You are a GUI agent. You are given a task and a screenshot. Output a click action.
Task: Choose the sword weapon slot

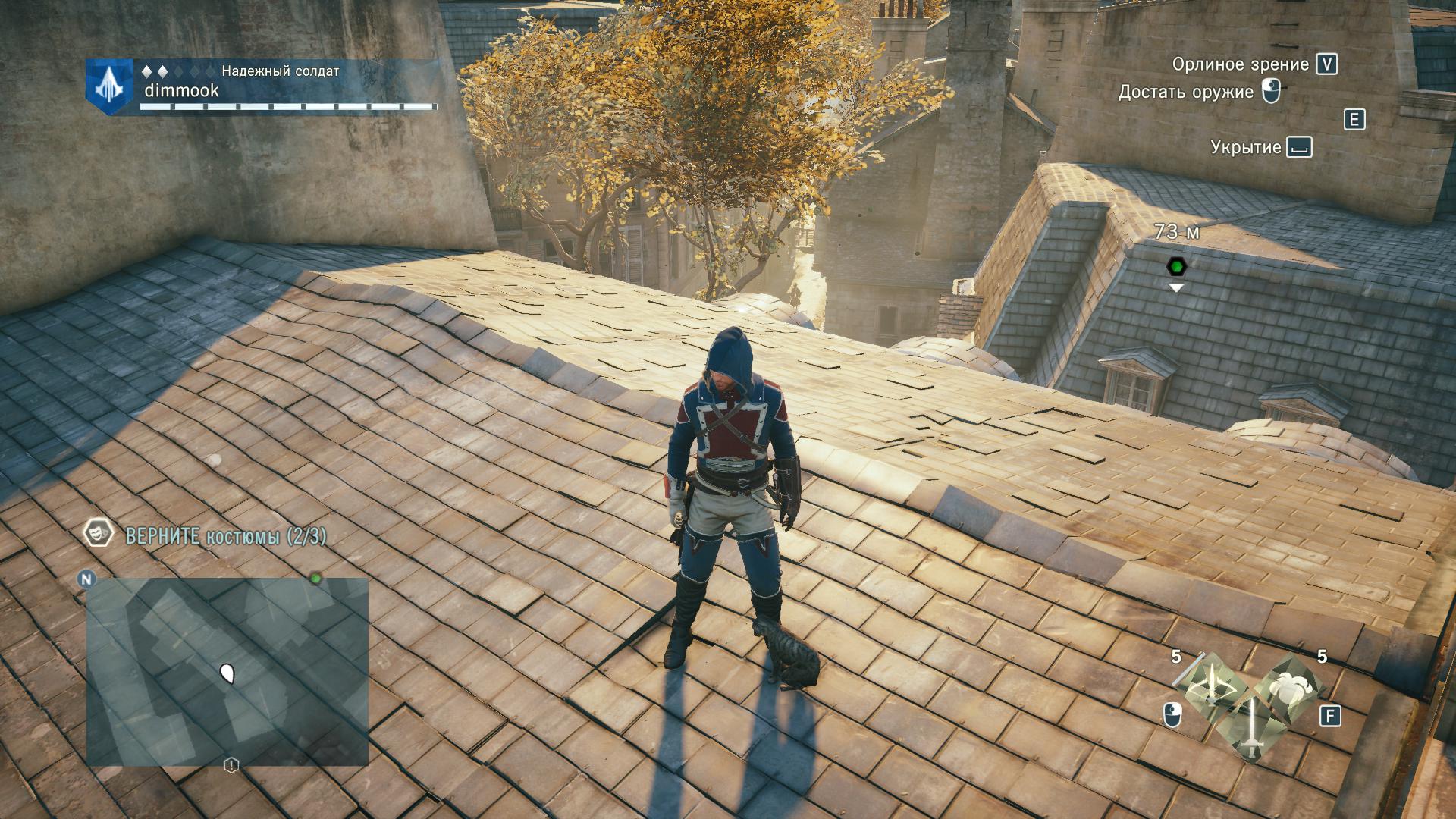coord(1250,728)
